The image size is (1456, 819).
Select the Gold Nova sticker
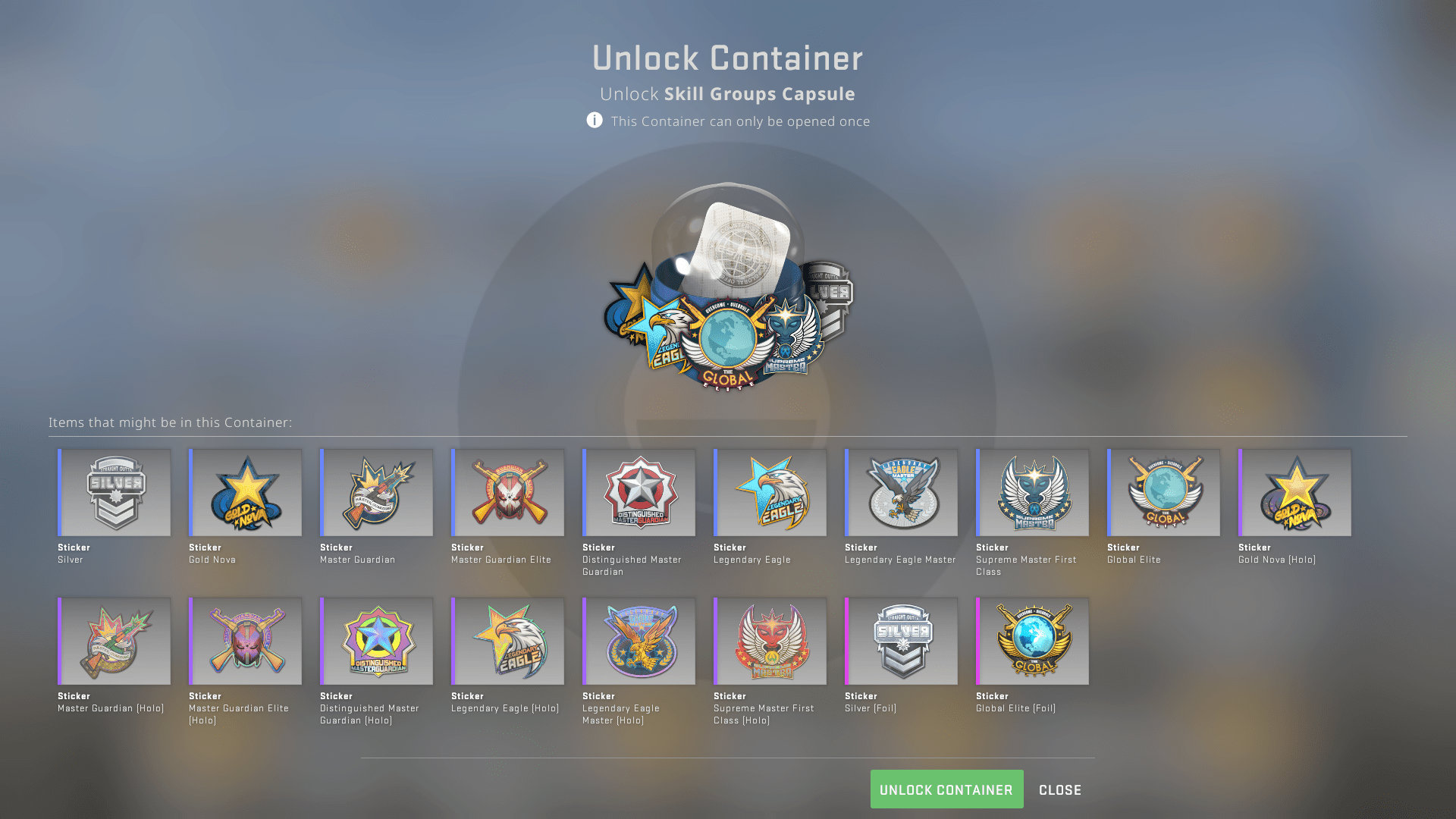click(x=246, y=492)
